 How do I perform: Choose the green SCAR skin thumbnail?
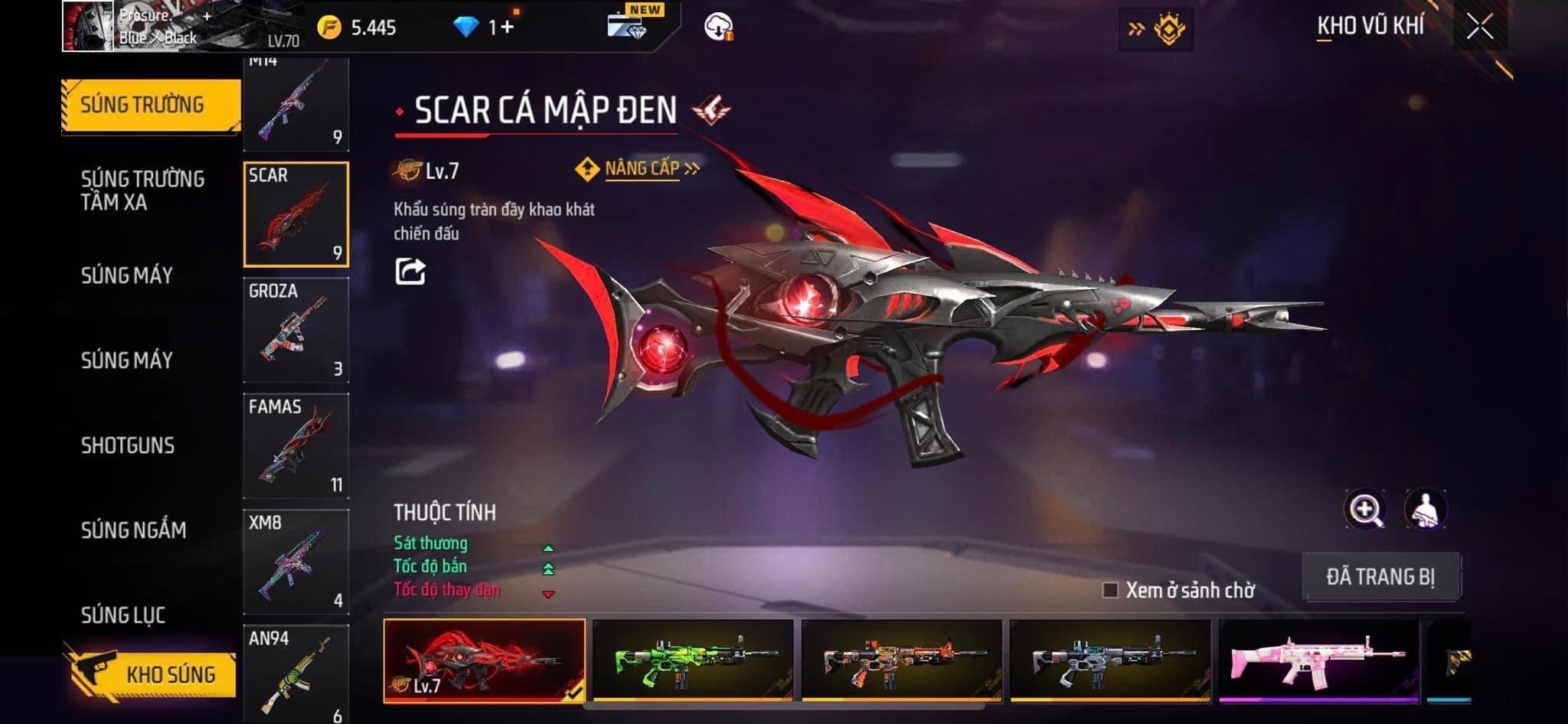693,661
